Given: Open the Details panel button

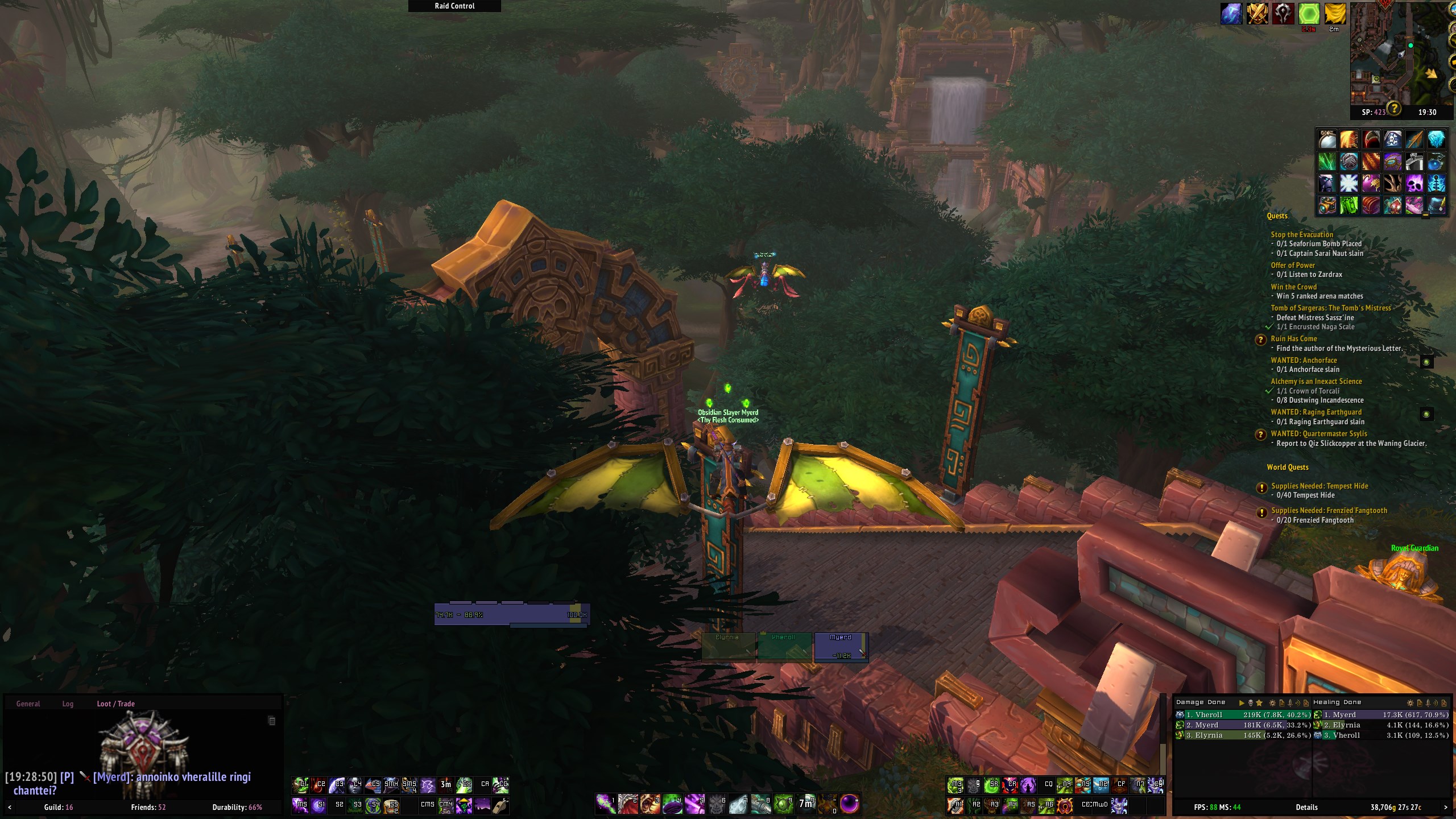Looking at the screenshot, I should (x=1306, y=807).
